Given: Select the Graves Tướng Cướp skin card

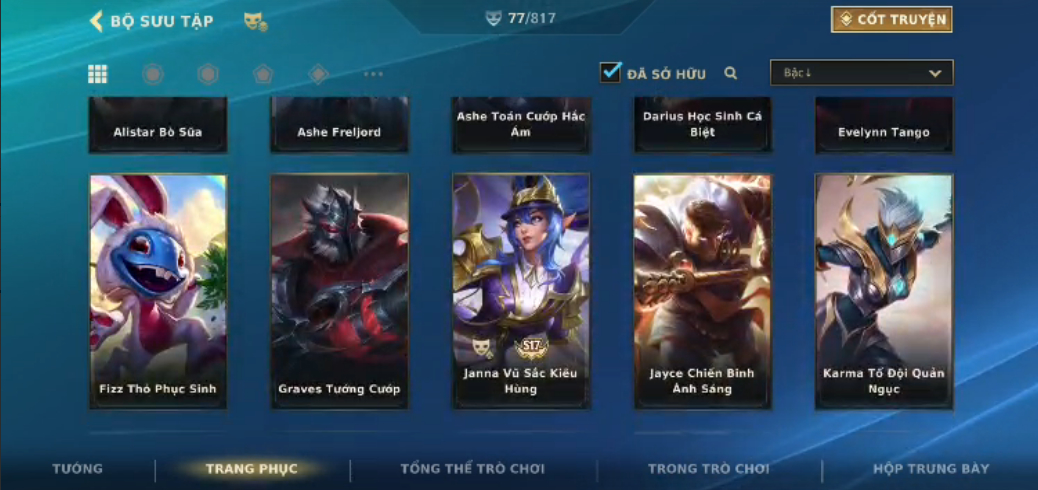Looking at the screenshot, I should tap(339, 291).
